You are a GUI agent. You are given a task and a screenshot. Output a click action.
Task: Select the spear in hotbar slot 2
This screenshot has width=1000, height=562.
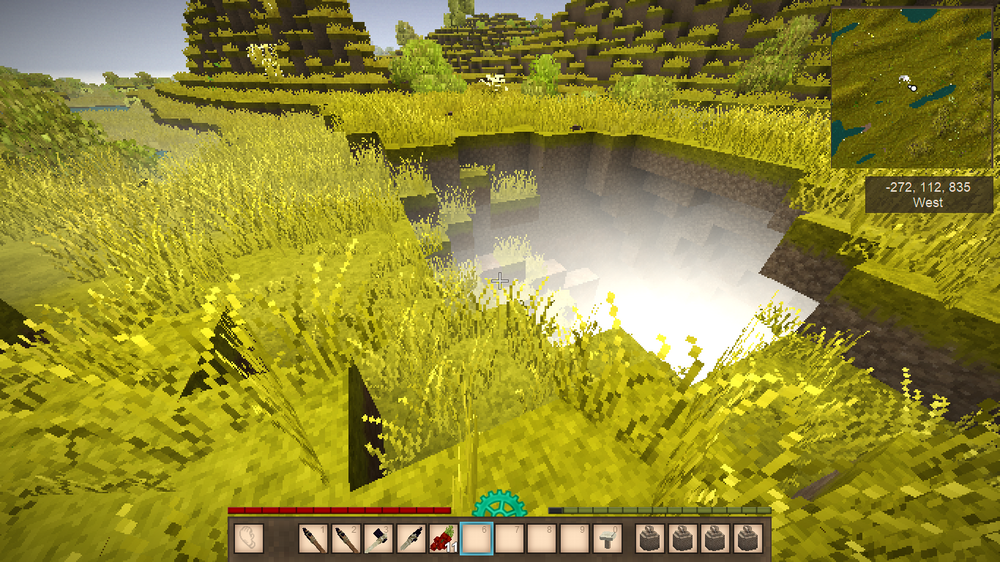pos(347,539)
